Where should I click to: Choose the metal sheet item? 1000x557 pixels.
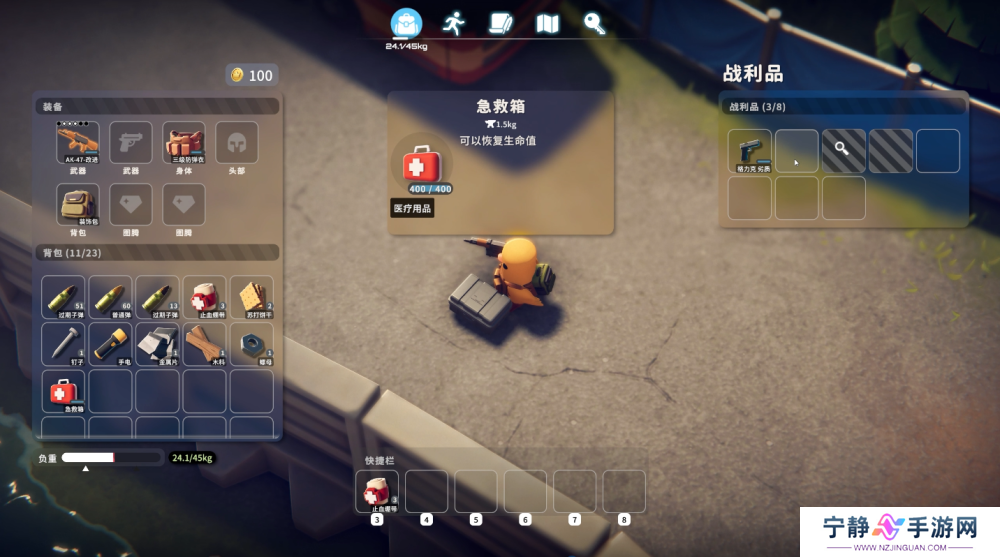pyautogui.click(x=157, y=343)
